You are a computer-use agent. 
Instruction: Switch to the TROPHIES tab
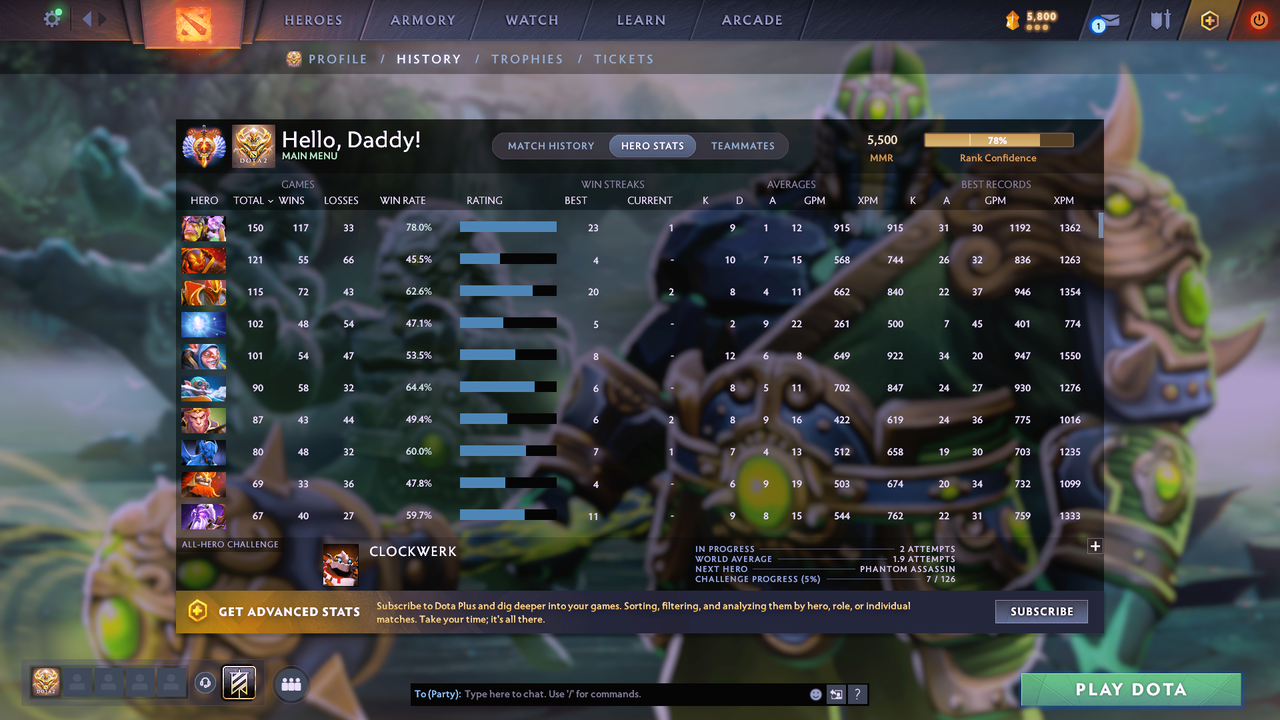click(x=527, y=59)
